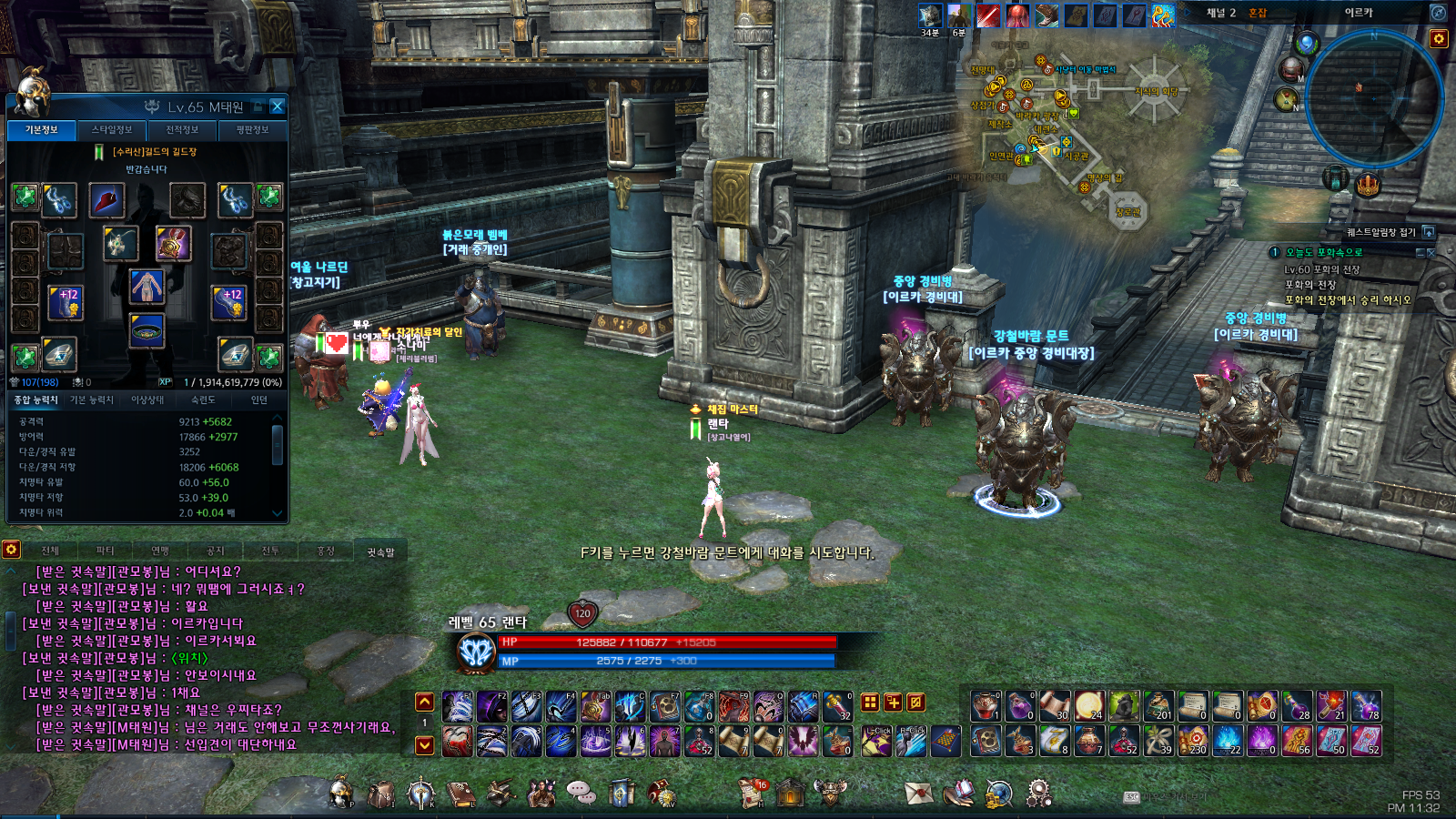Viewport: 1456px width, 819px height.
Task: Select the 기본 능력치 stats subtab
Action: tap(92, 399)
